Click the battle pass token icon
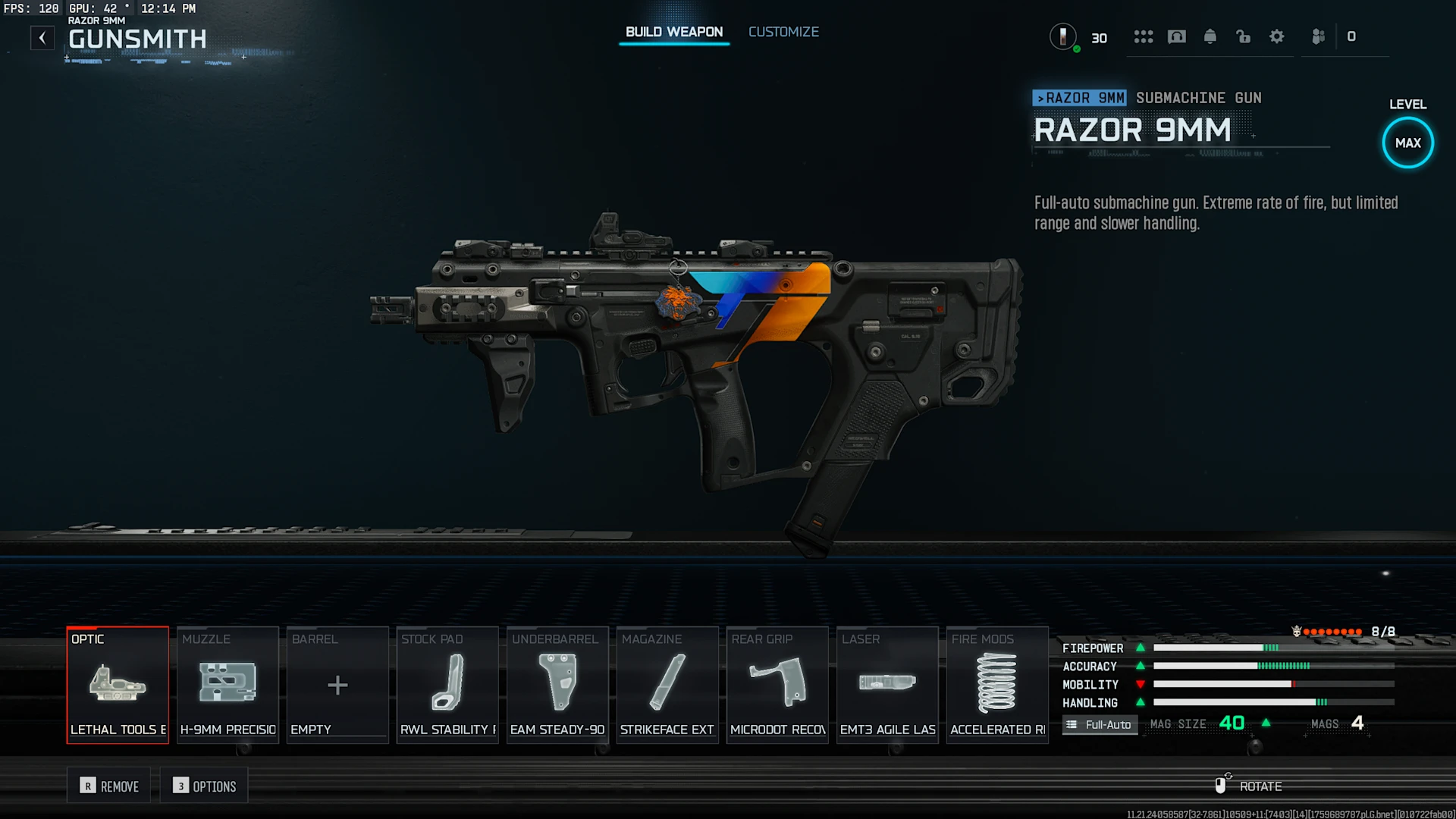The height and width of the screenshot is (819, 1456). tap(1063, 36)
